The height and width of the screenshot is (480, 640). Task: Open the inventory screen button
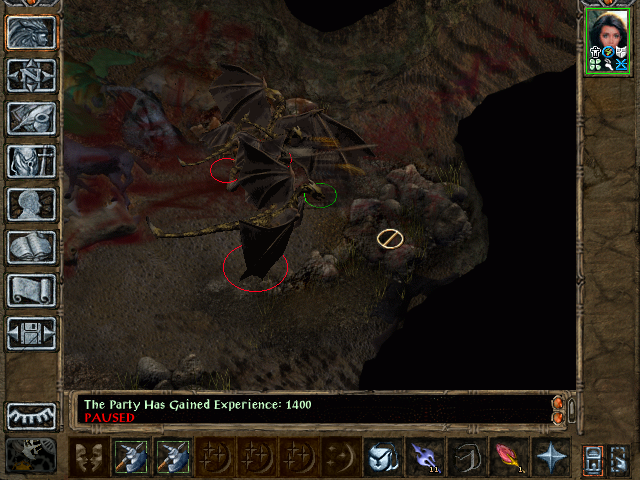(31, 161)
